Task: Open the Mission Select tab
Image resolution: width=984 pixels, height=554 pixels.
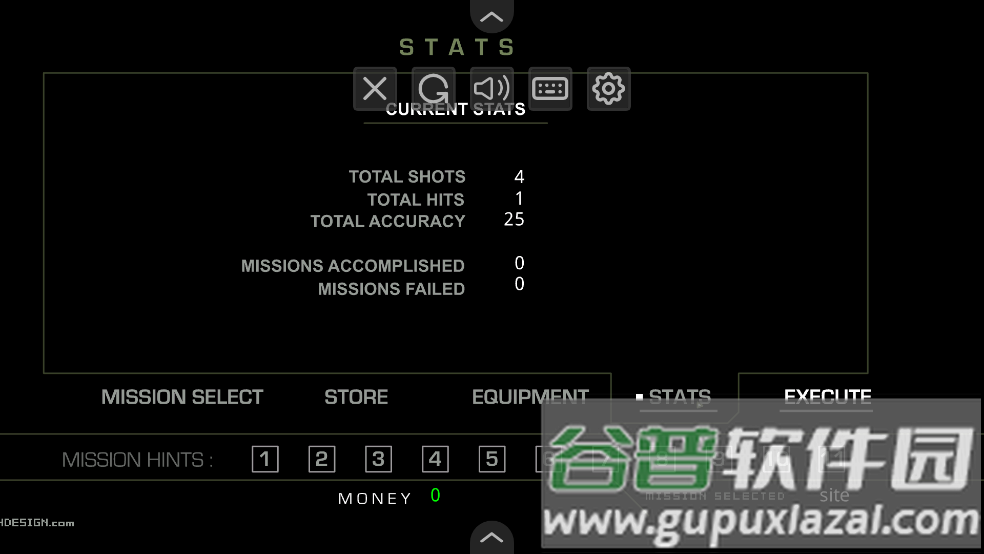Action: coord(182,397)
